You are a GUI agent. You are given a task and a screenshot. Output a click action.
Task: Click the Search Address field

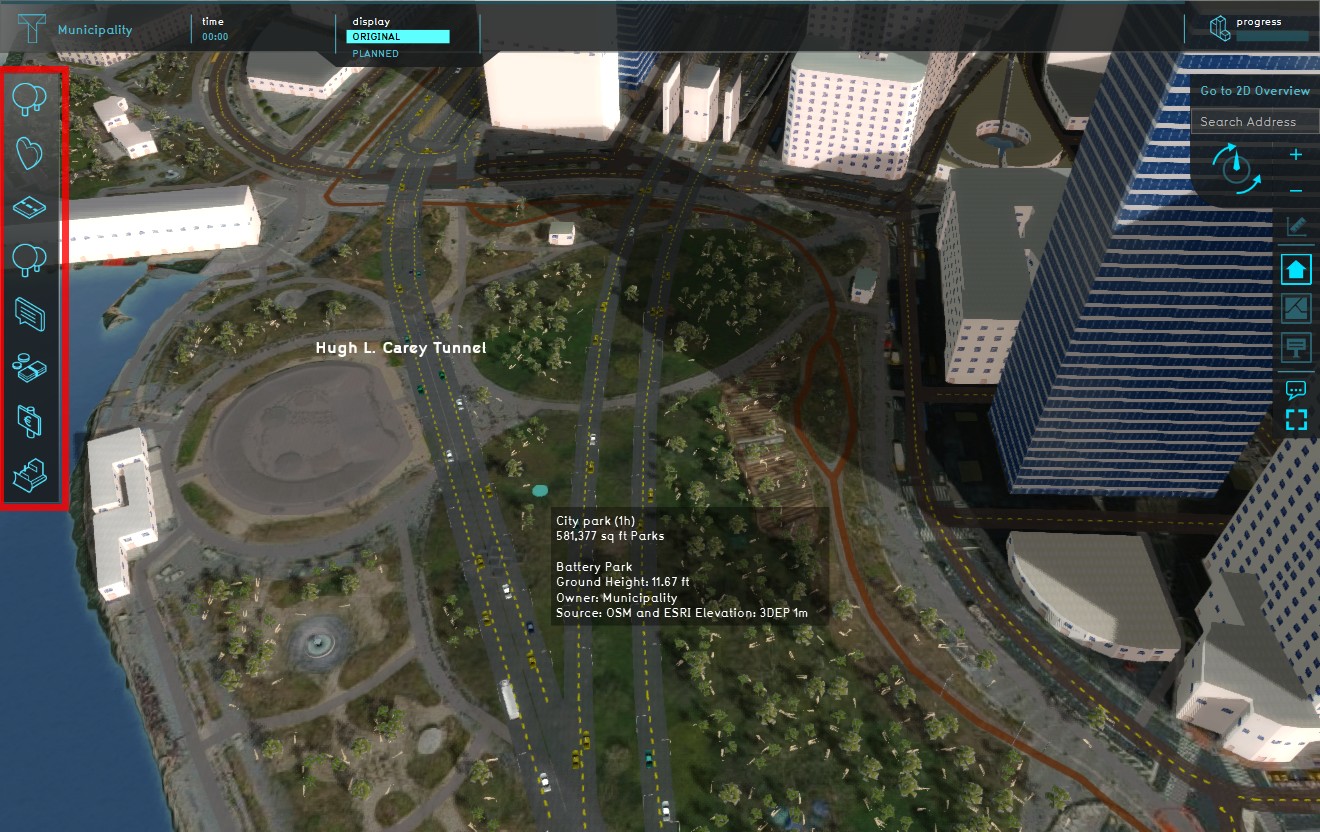(1254, 122)
